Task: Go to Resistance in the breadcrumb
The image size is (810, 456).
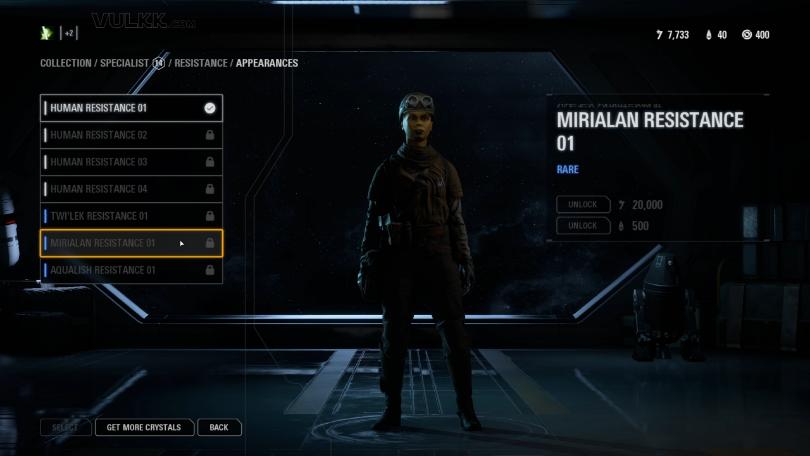Action: (x=201, y=63)
